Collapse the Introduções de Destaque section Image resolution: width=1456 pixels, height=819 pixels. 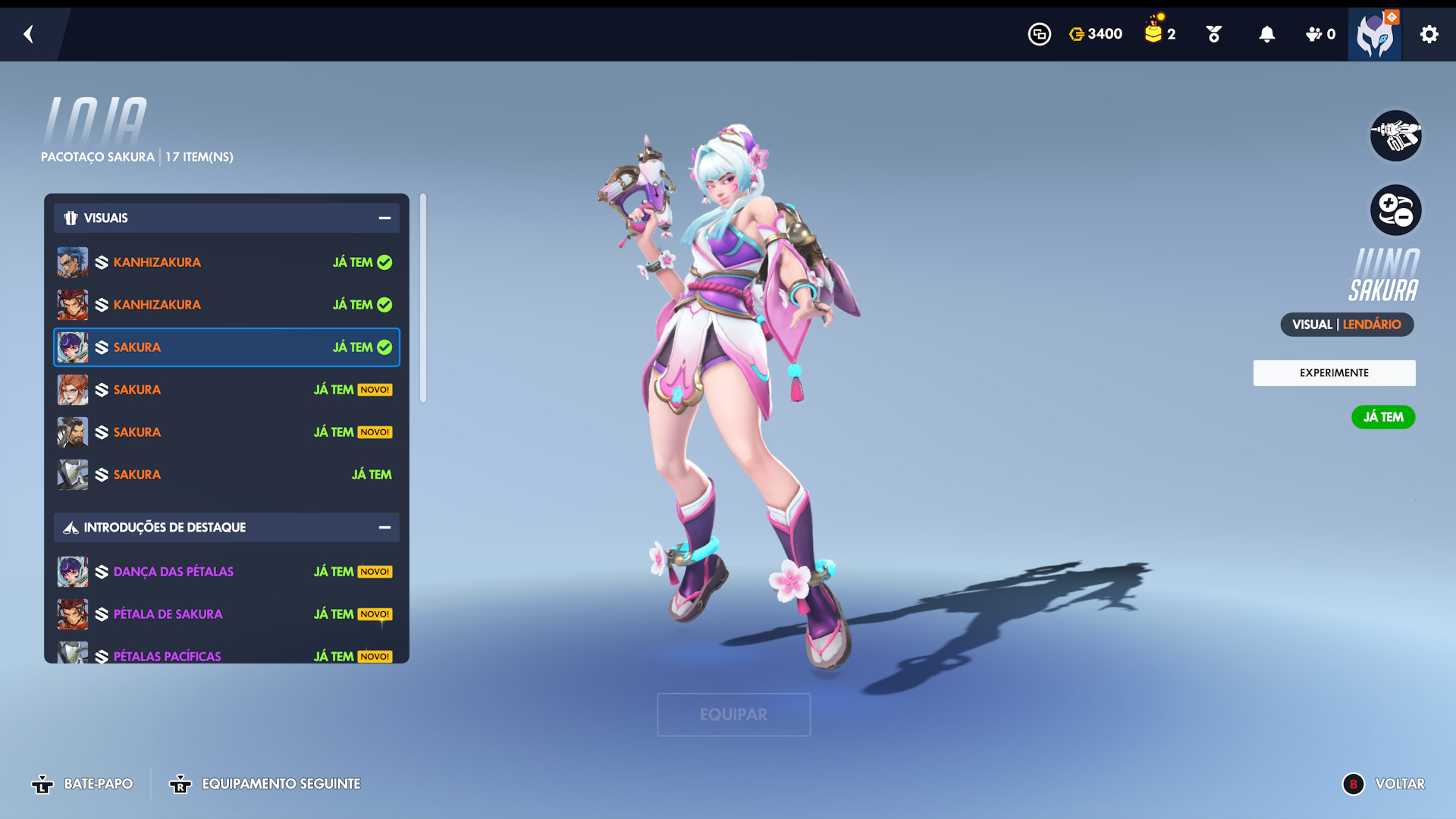pos(384,528)
